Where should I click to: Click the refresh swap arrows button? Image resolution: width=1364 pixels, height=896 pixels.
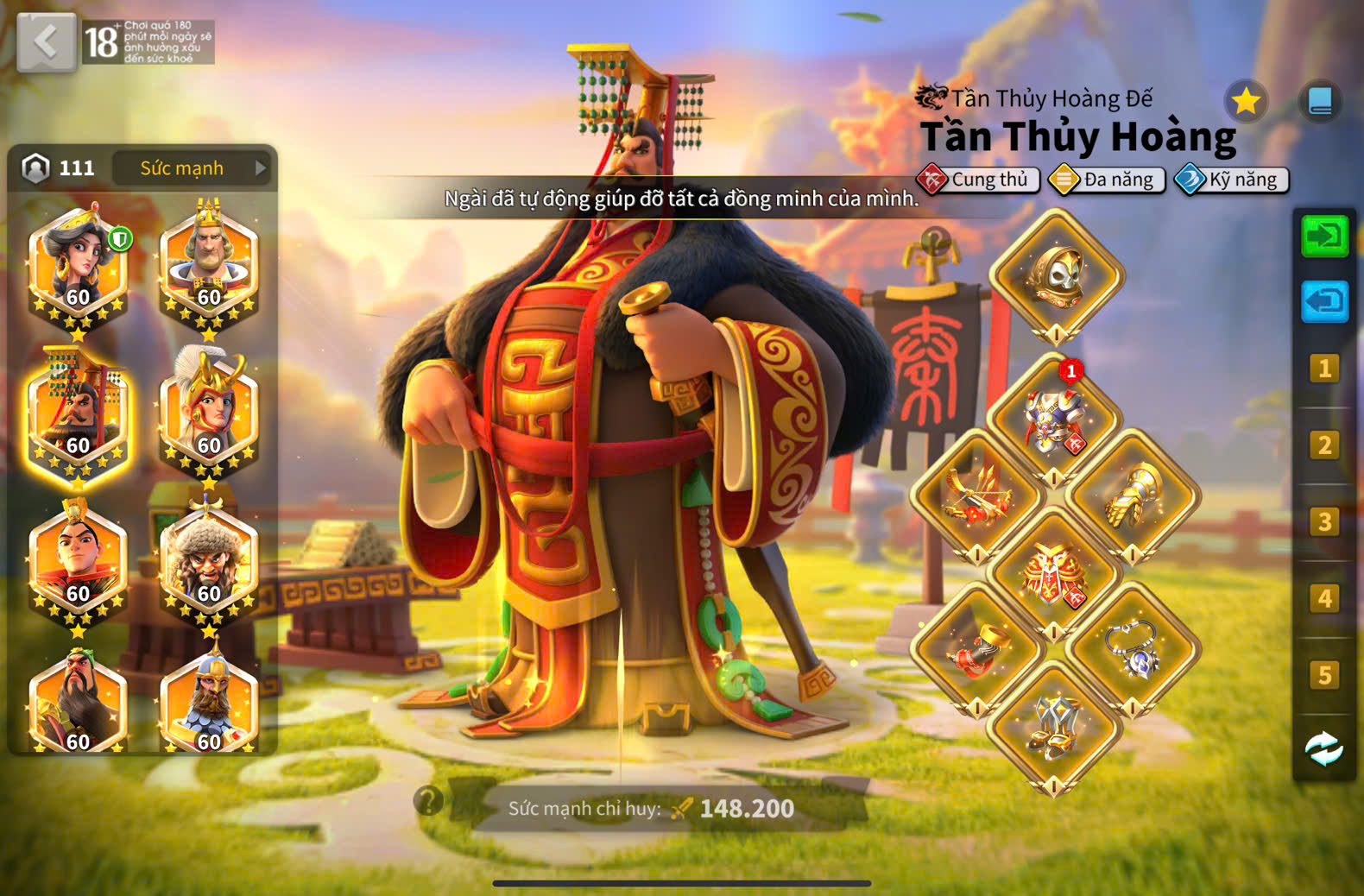tap(1324, 748)
